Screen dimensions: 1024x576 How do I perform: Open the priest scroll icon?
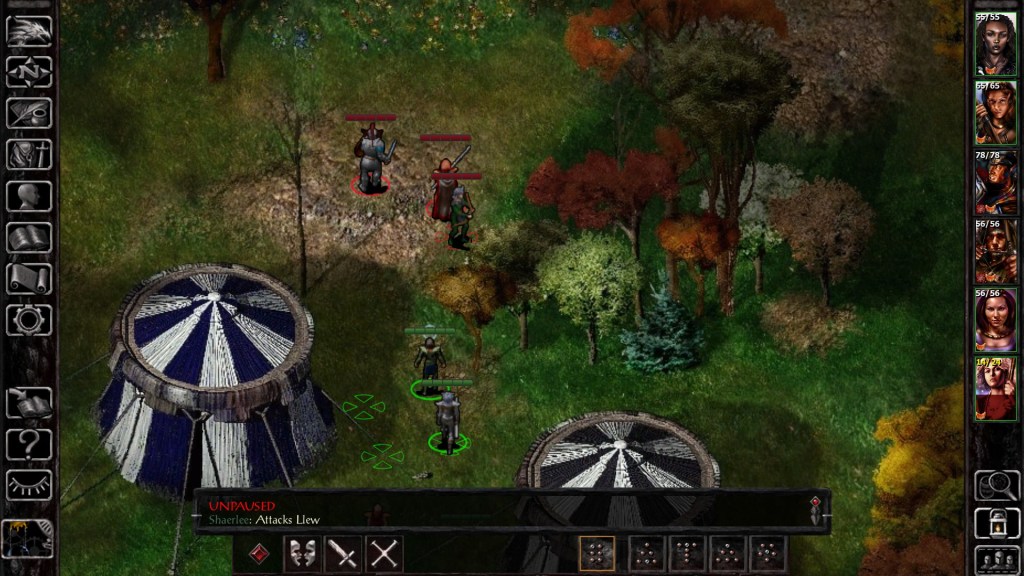tap(29, 278)
